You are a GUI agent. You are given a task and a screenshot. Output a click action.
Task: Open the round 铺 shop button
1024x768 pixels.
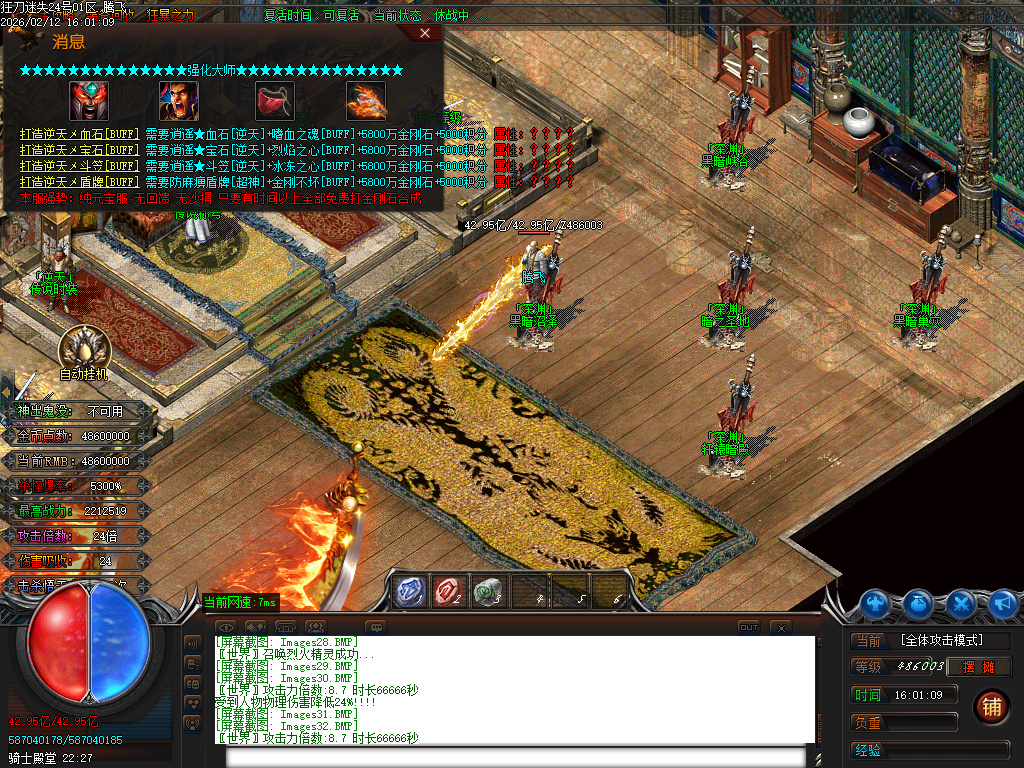pos(991,706)
